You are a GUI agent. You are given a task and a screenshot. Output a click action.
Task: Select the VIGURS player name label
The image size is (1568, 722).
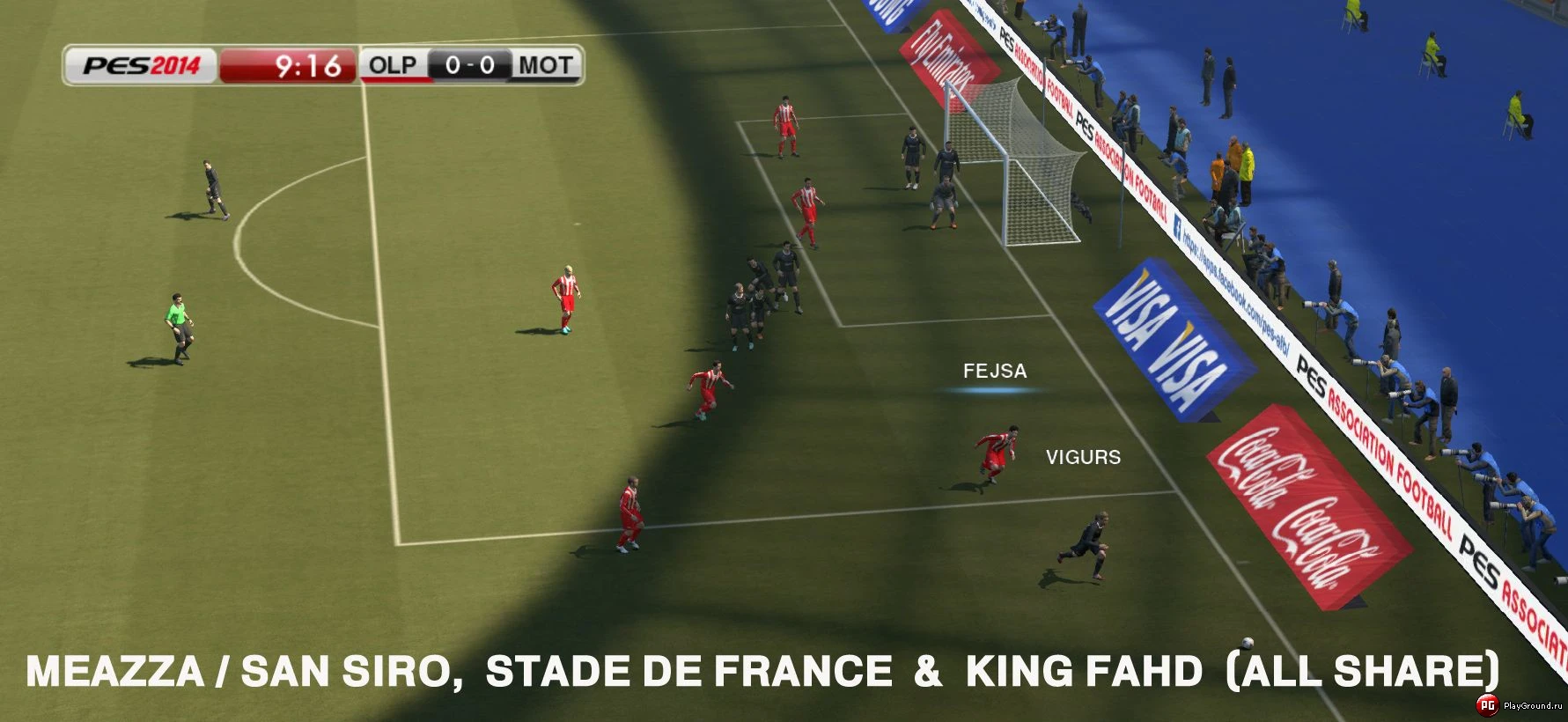pos(1084,457)
